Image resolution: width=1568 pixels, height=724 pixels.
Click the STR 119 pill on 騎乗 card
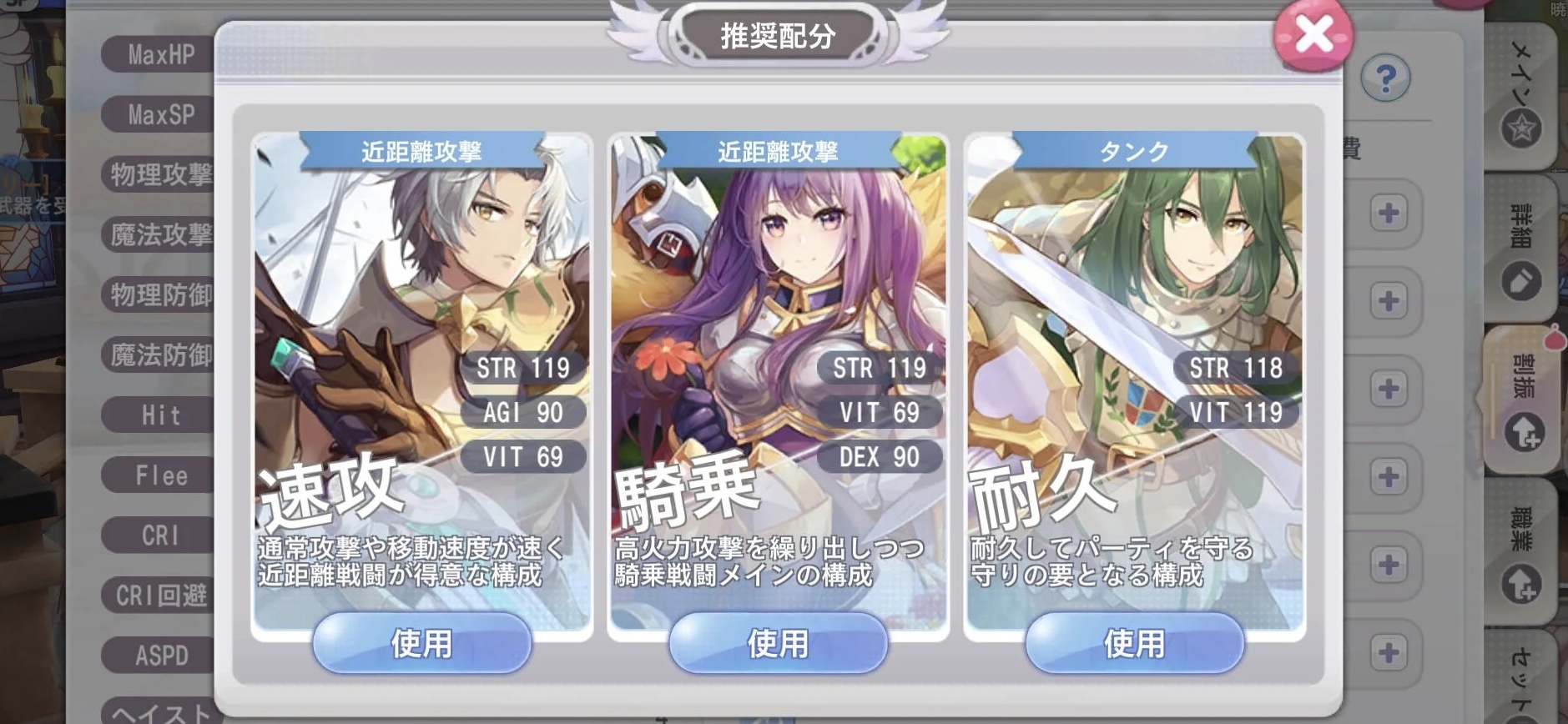880,367
